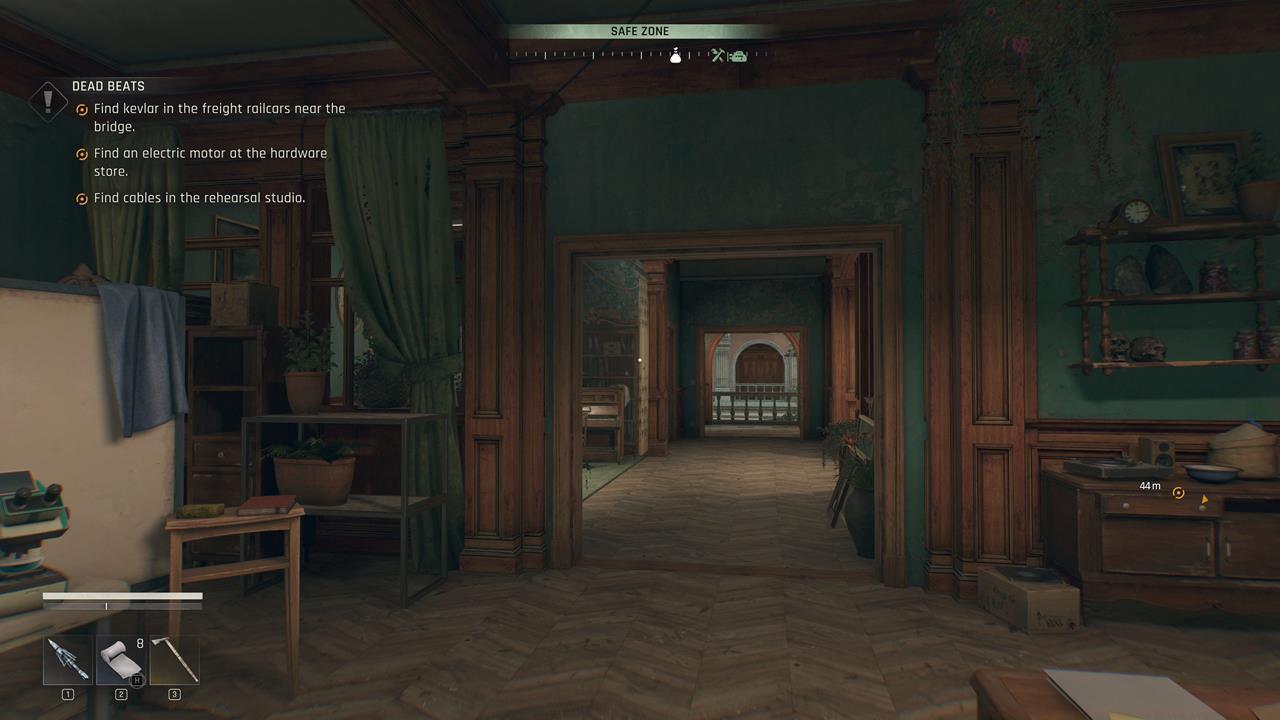Click the workshop engine icon on the compass bar

tap(739, 56)
